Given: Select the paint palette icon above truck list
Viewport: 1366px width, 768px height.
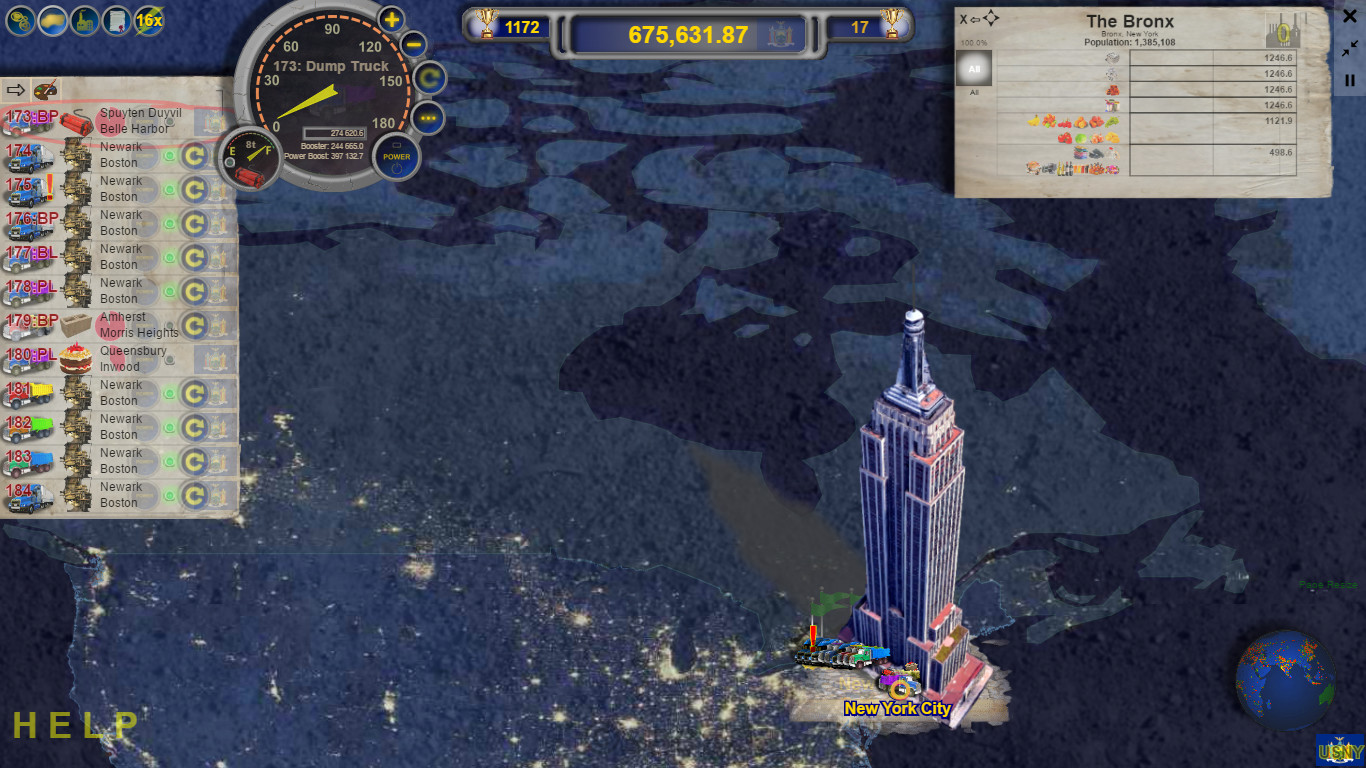Looking at the screenshot, I should (45, 89).
